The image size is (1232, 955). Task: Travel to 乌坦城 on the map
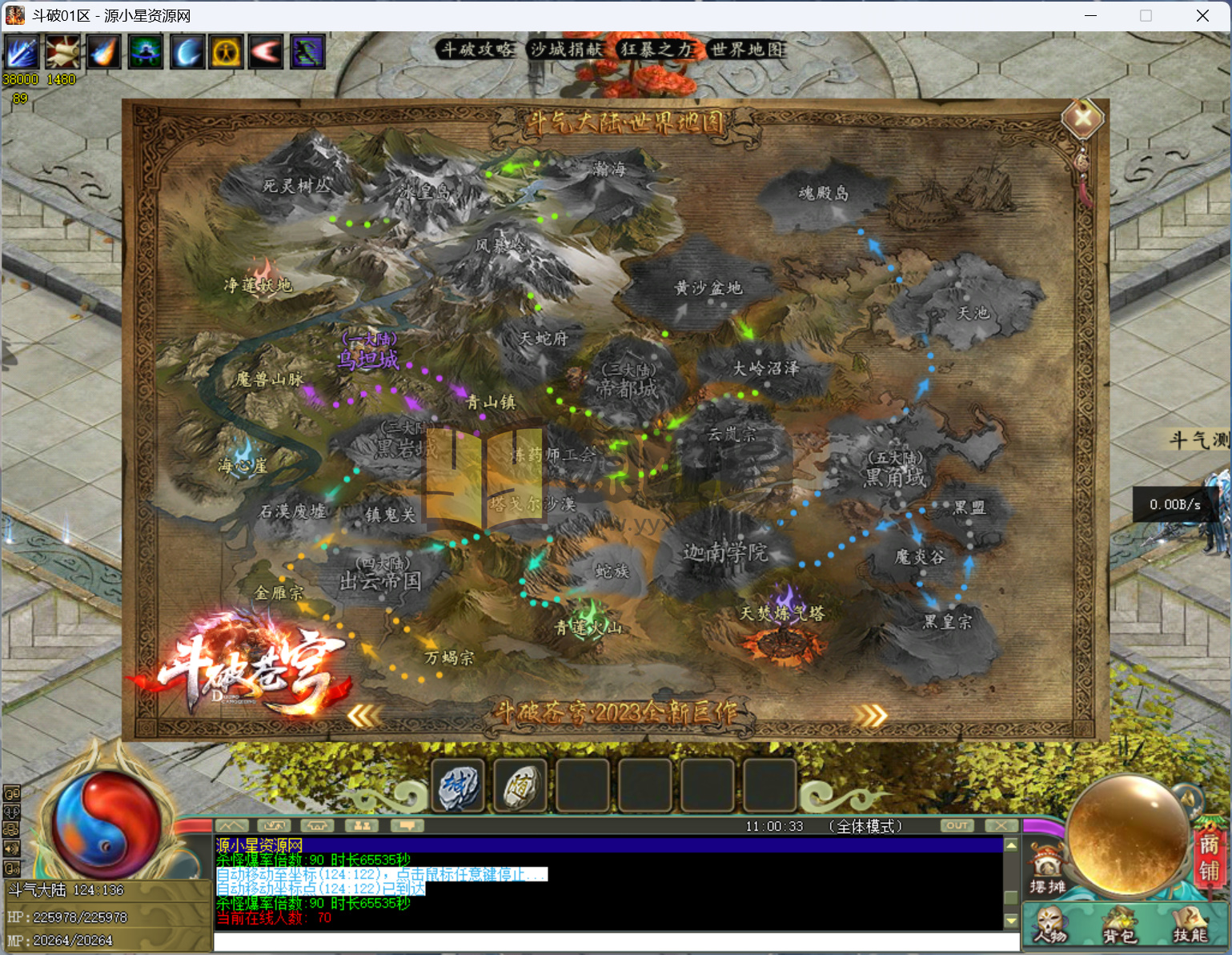367,359
